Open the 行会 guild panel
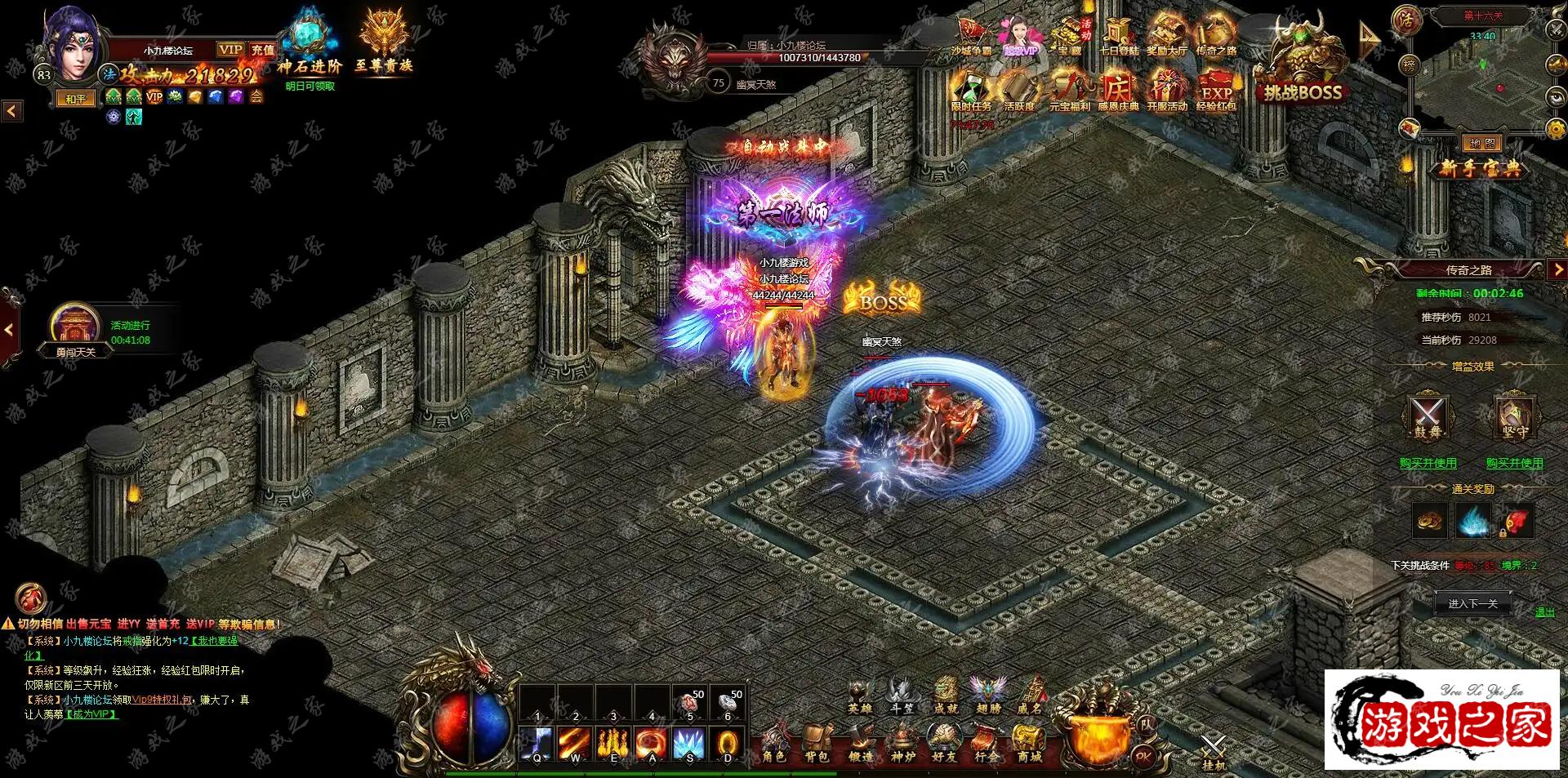This screenshot has height=778, width=1568. coord(986,744)
